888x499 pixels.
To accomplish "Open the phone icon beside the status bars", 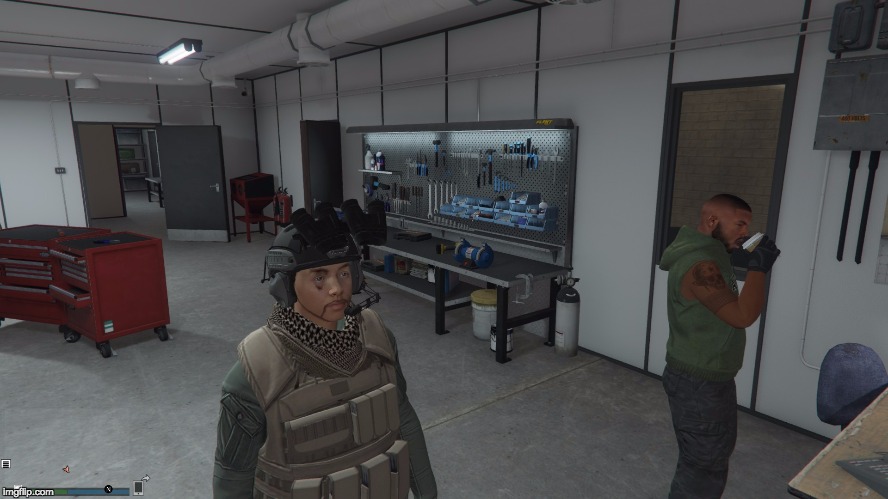I will [x=138, y=488].
